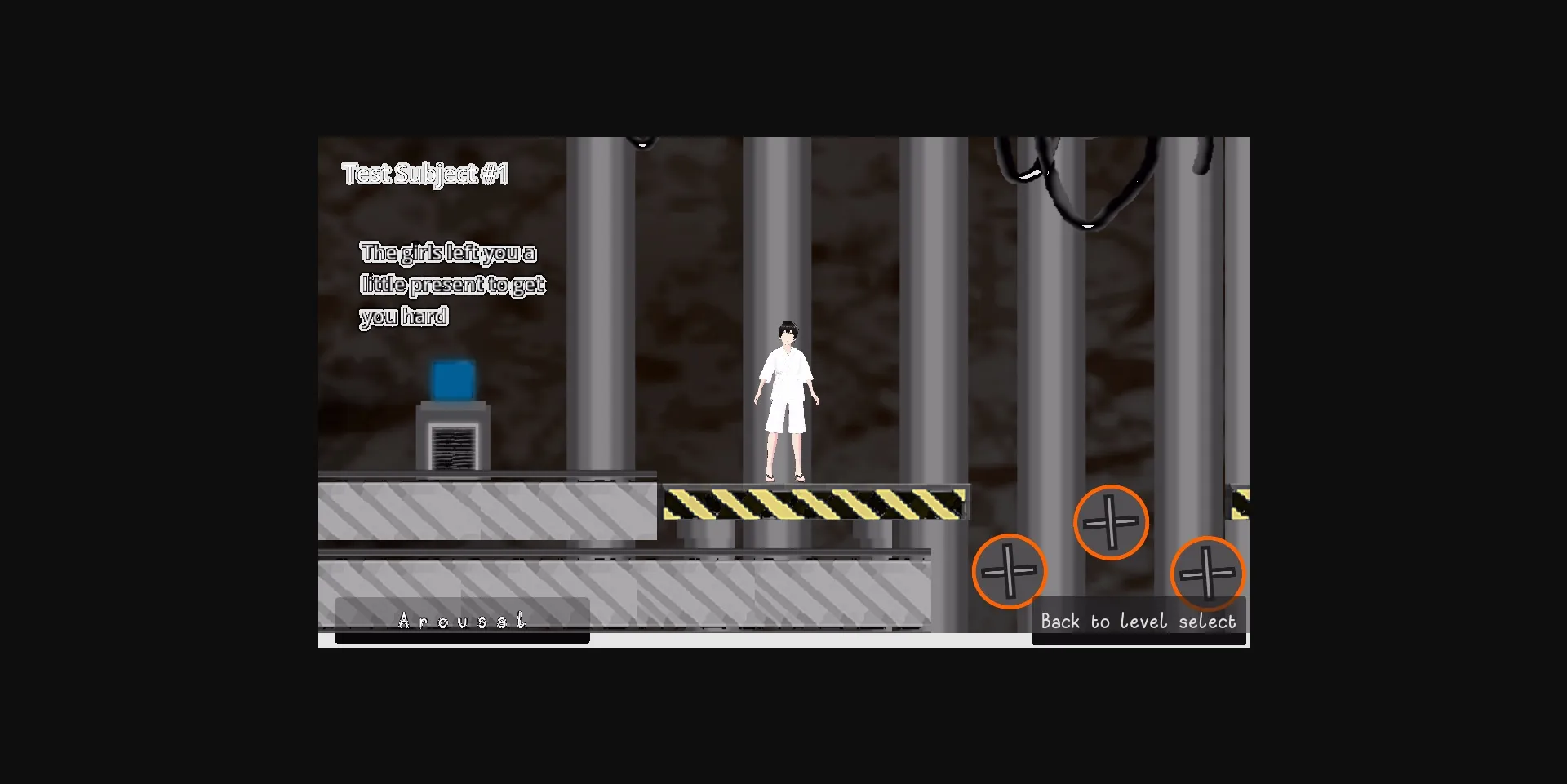This screenshot has width=1567, height=784.
Task: Tap the leftmost orange movement control button
Action: (1010, 572)
